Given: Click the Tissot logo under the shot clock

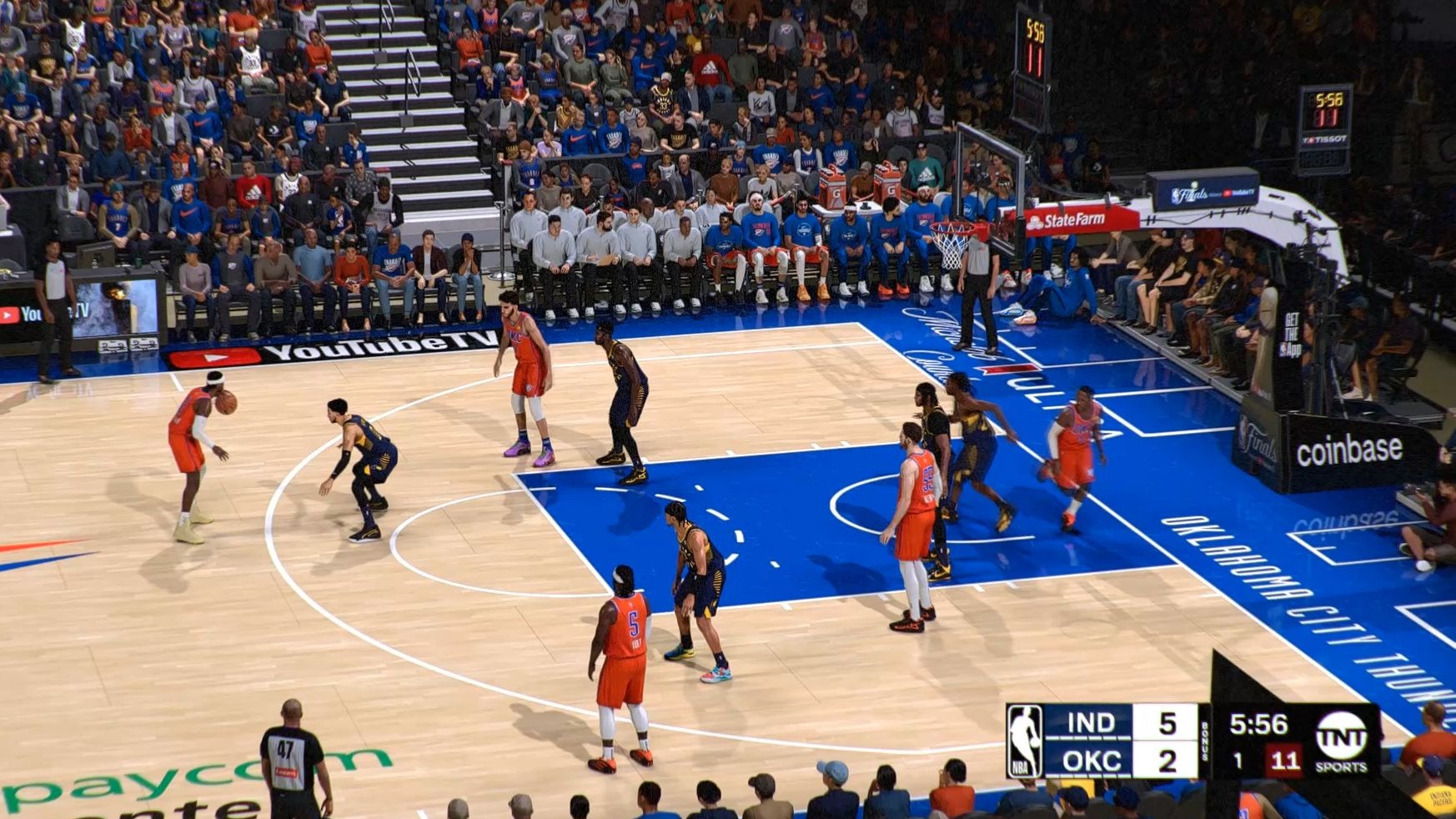Looking at the screenshot, I should [x=1325, y=139].
